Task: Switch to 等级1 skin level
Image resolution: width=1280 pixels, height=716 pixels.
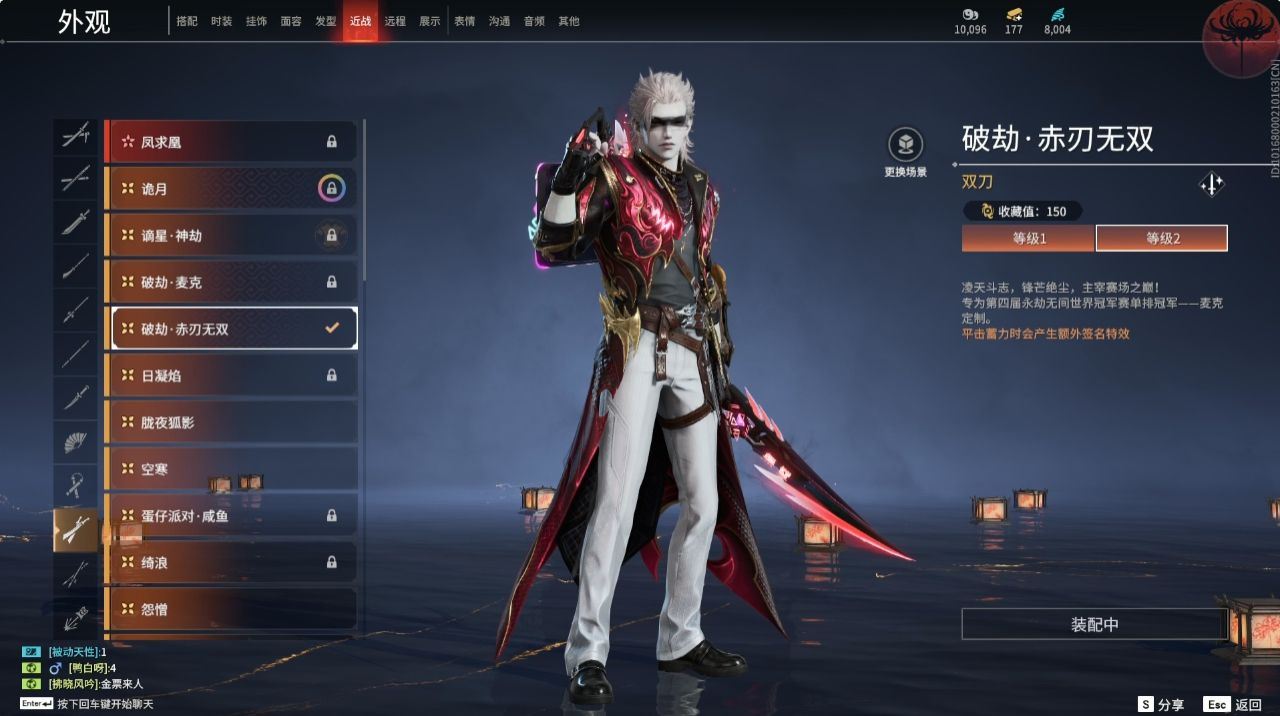Action: tap(1028, 238)
